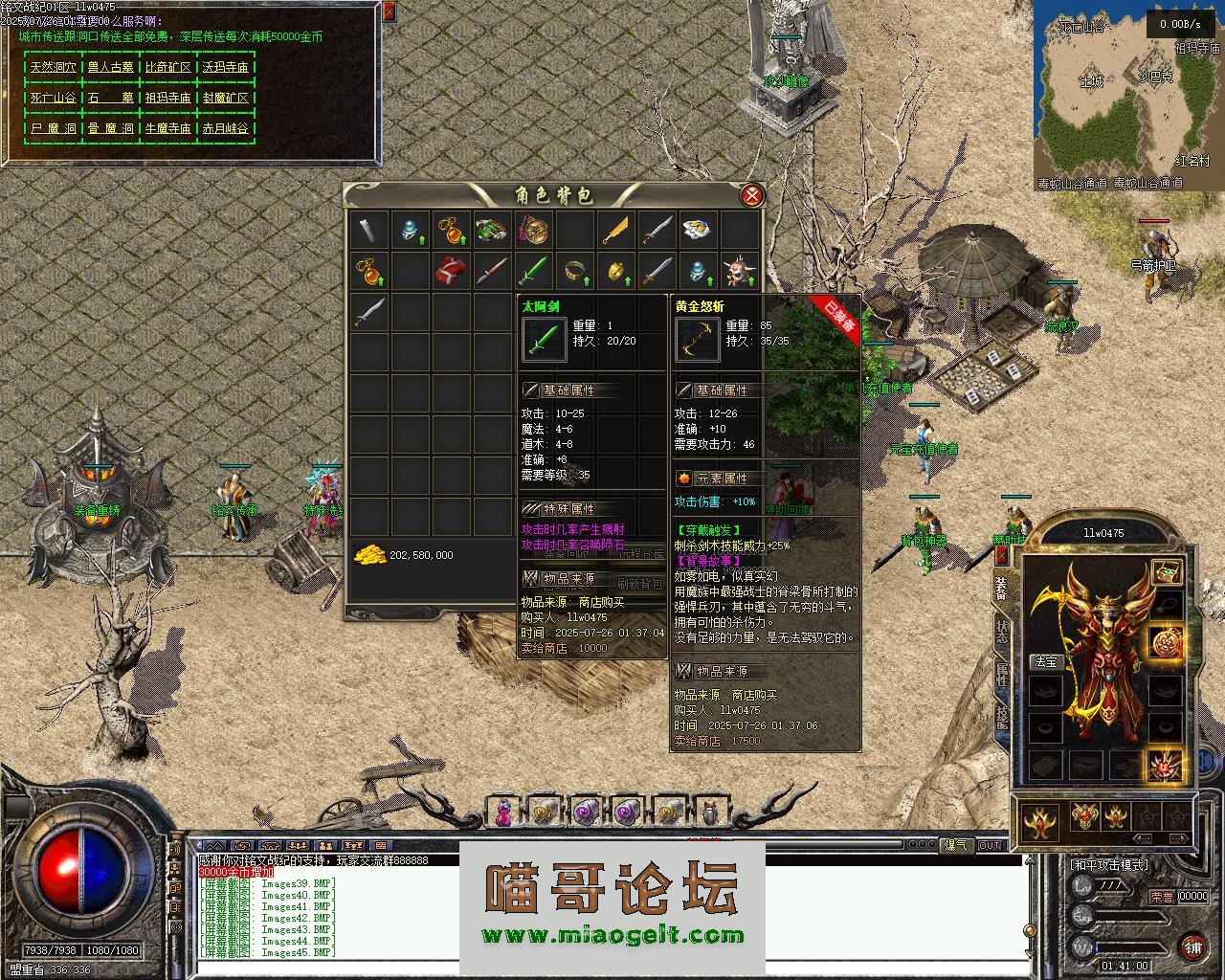Close the 角色背包 inventory window
The image size is (1225, 980).
point(753,196)
